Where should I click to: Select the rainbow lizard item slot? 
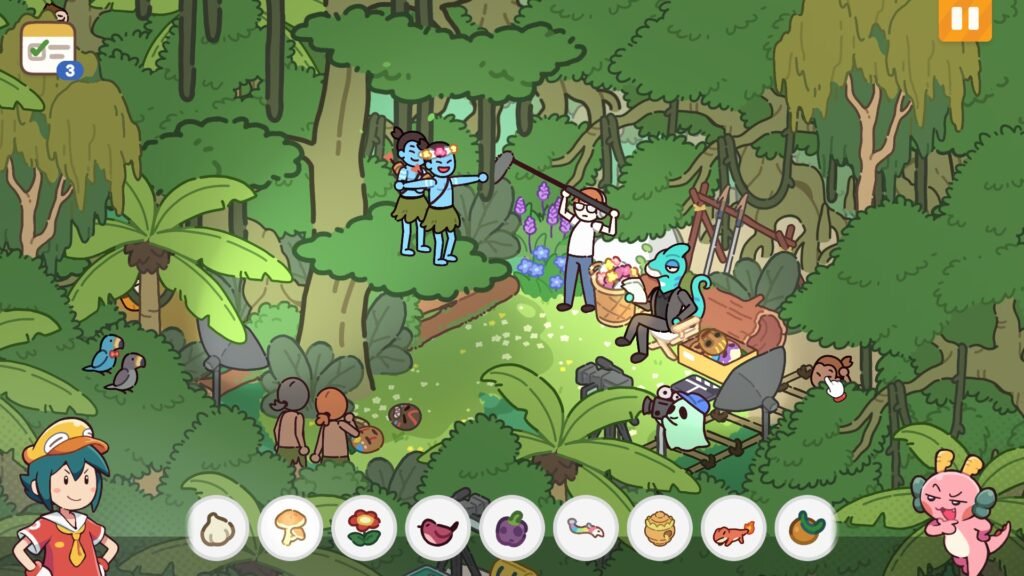pyautogui.click(x=585, y=528)
